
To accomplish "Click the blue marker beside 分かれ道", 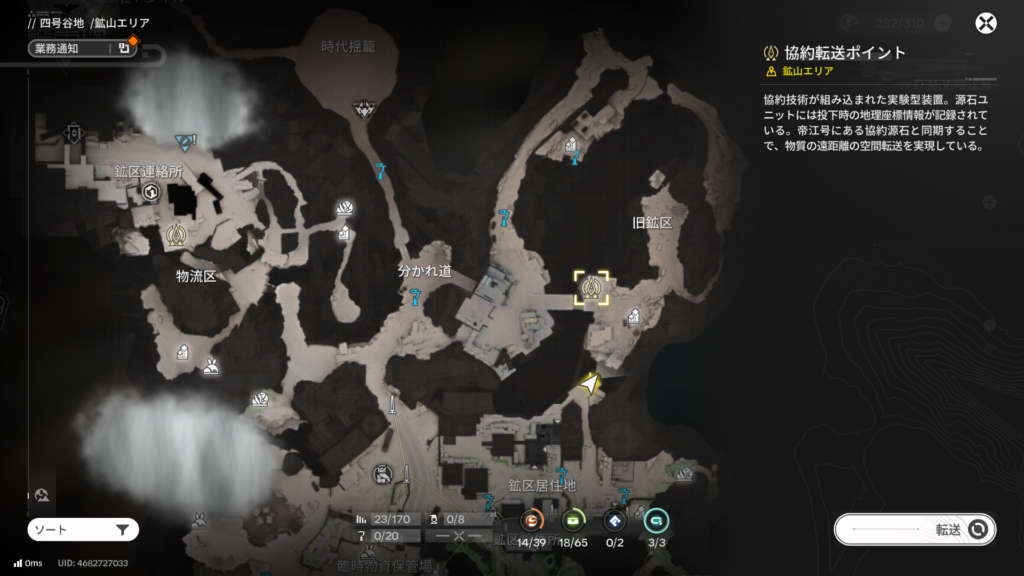I will [413, 296].
